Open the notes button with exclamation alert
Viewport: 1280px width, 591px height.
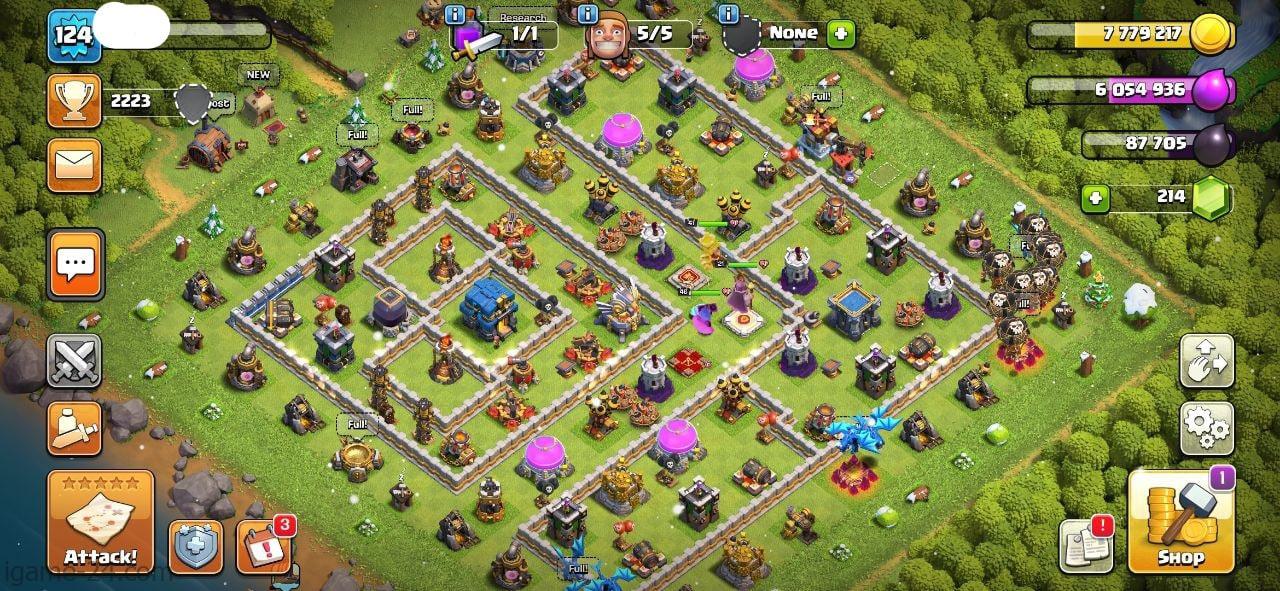click(x=1087, y=547)
